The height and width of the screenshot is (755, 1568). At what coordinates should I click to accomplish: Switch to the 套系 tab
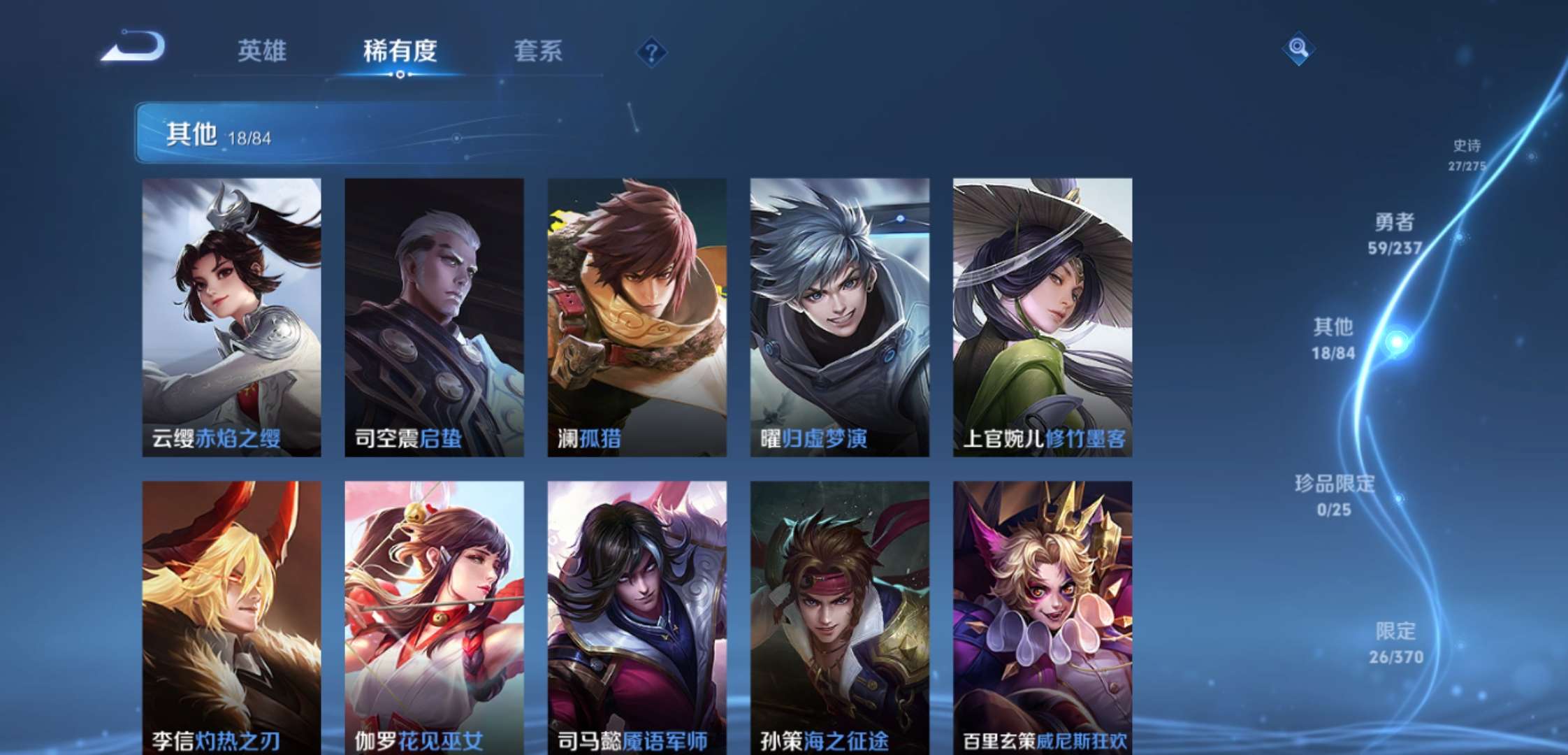(538, 50)
